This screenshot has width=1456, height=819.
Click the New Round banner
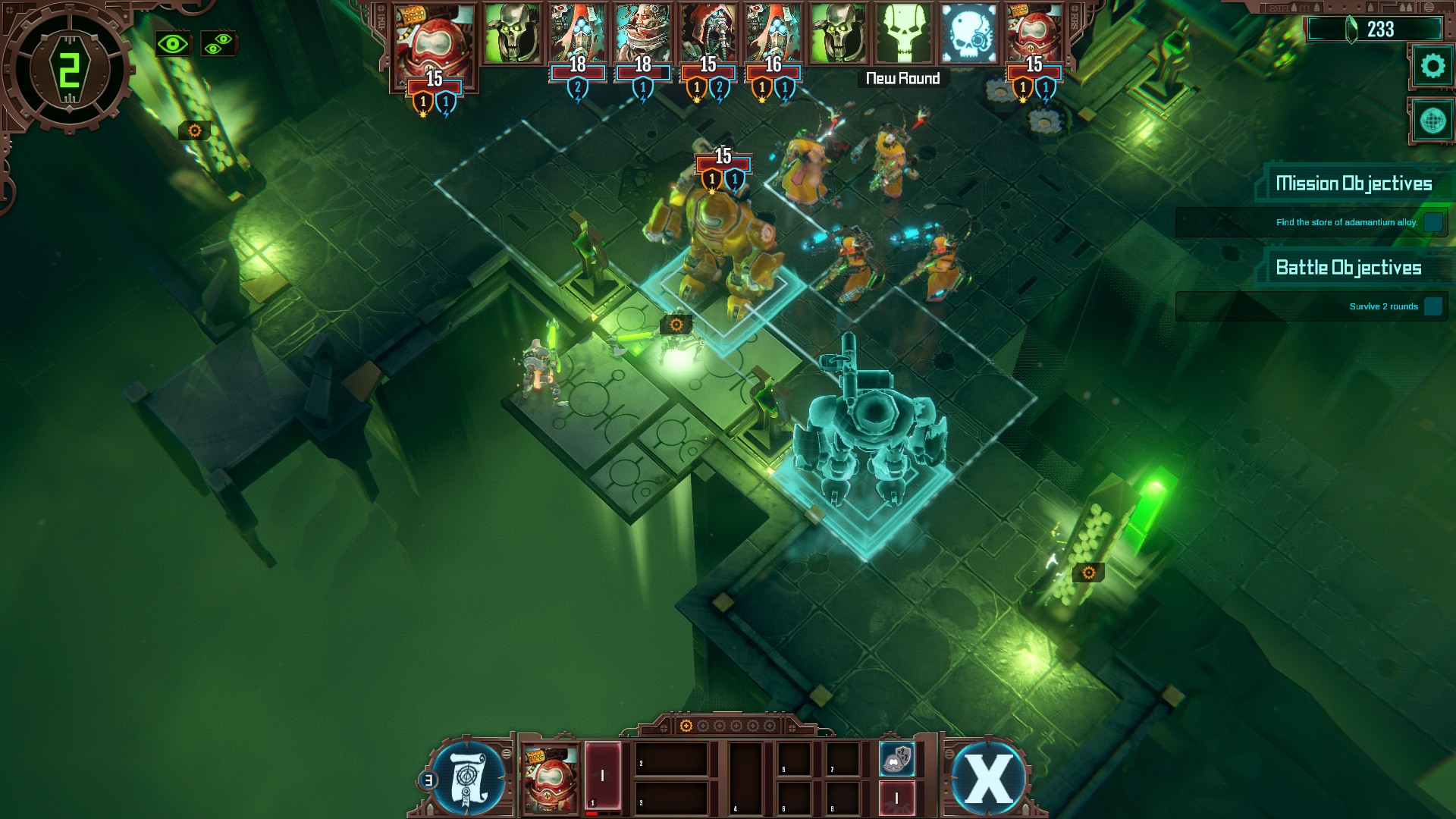pos(904,77)
